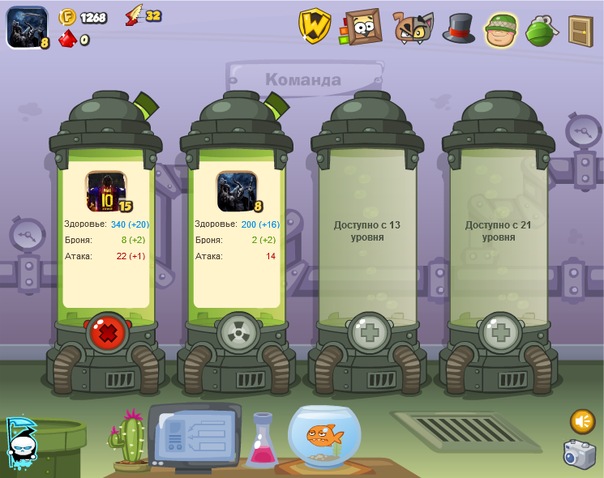
Task: Select the level 15 teammate portrait
Action: pyautogui.click(x=103, y=191)
